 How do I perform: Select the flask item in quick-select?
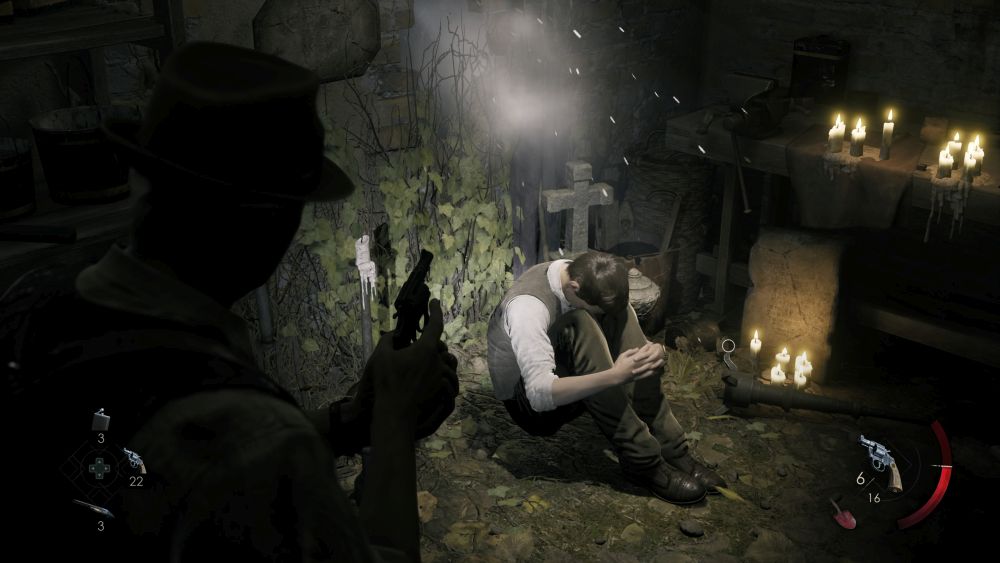point(100,419)
